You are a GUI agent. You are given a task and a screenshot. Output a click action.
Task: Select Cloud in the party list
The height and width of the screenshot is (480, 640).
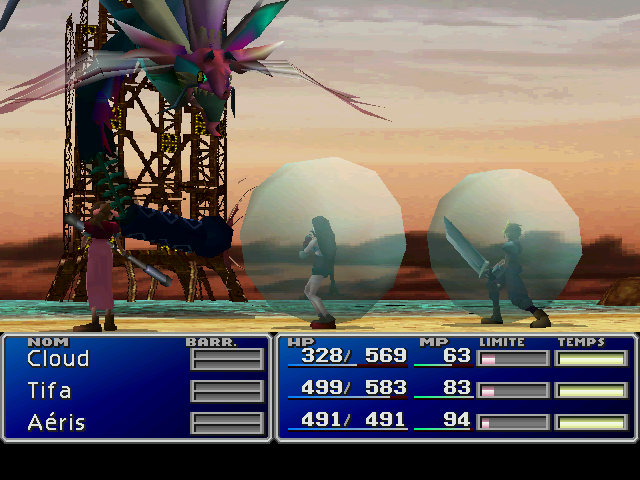[58, 359]
